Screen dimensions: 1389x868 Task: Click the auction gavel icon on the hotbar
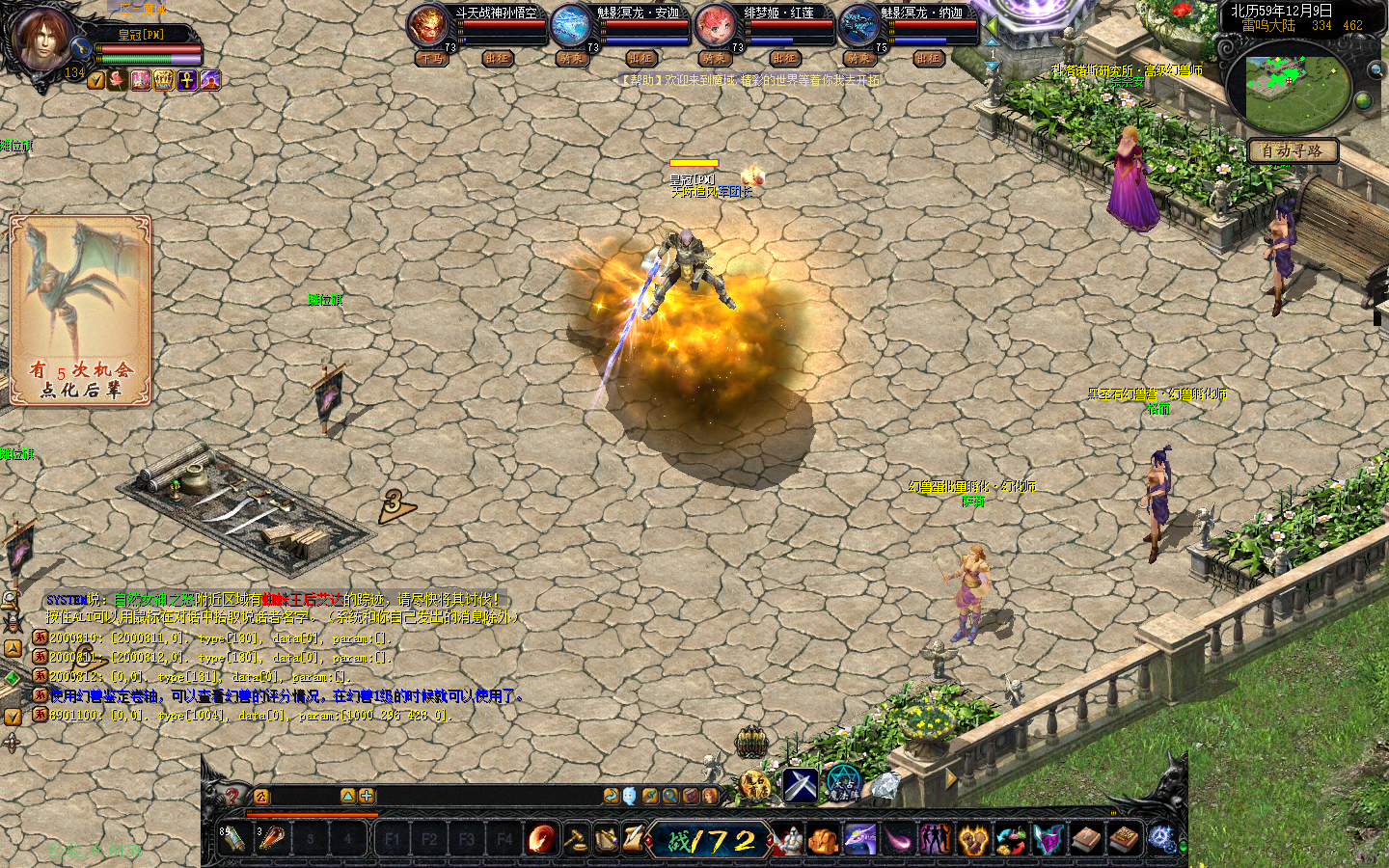click(x=576, y=839)
